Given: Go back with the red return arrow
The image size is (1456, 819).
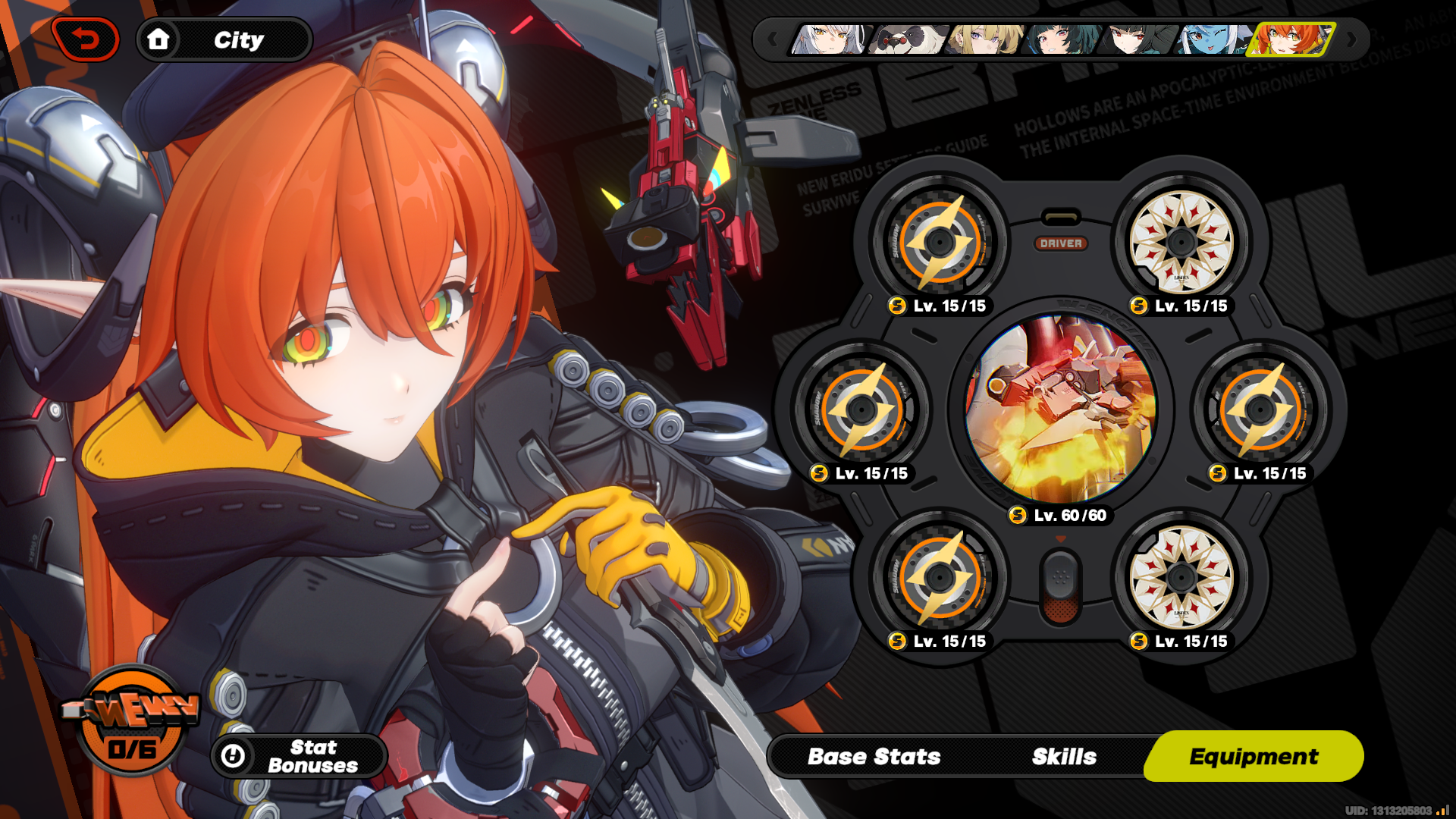Looking at the screenshot, I should click(x=86, y=39).
